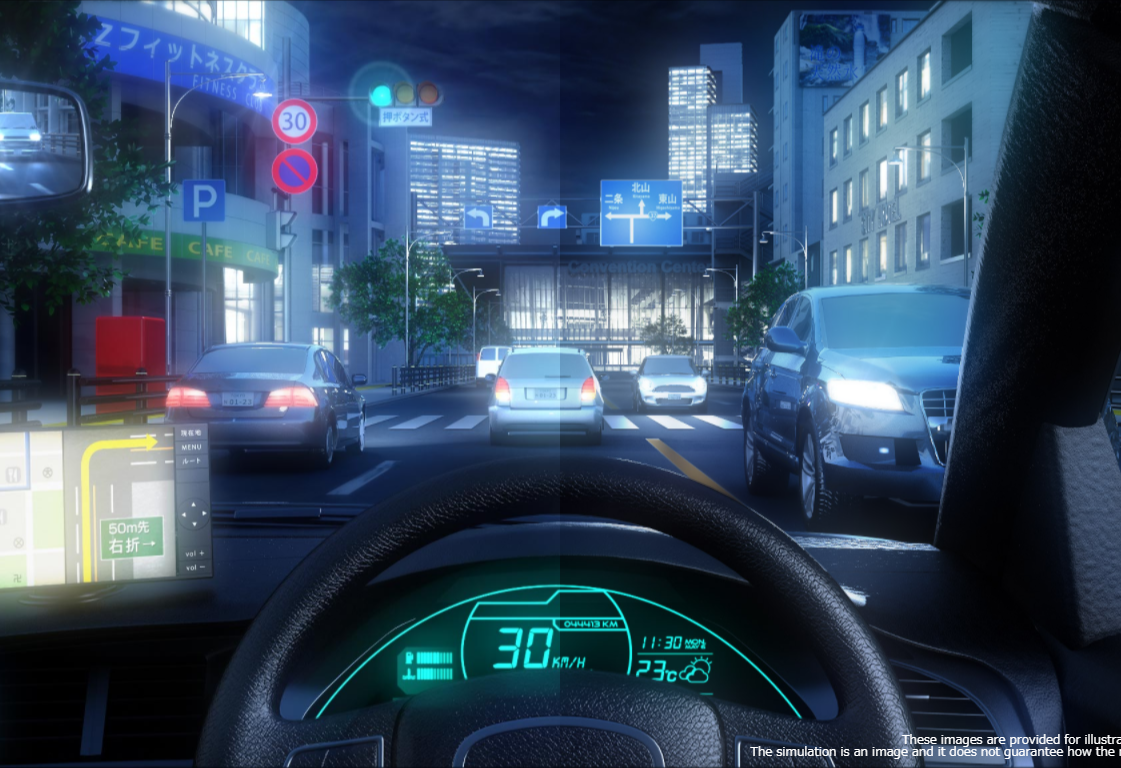This screenshot has width=1121, height=768.
Task: Click the navigation pad's left arrow
Action: (x=182, y=516)
